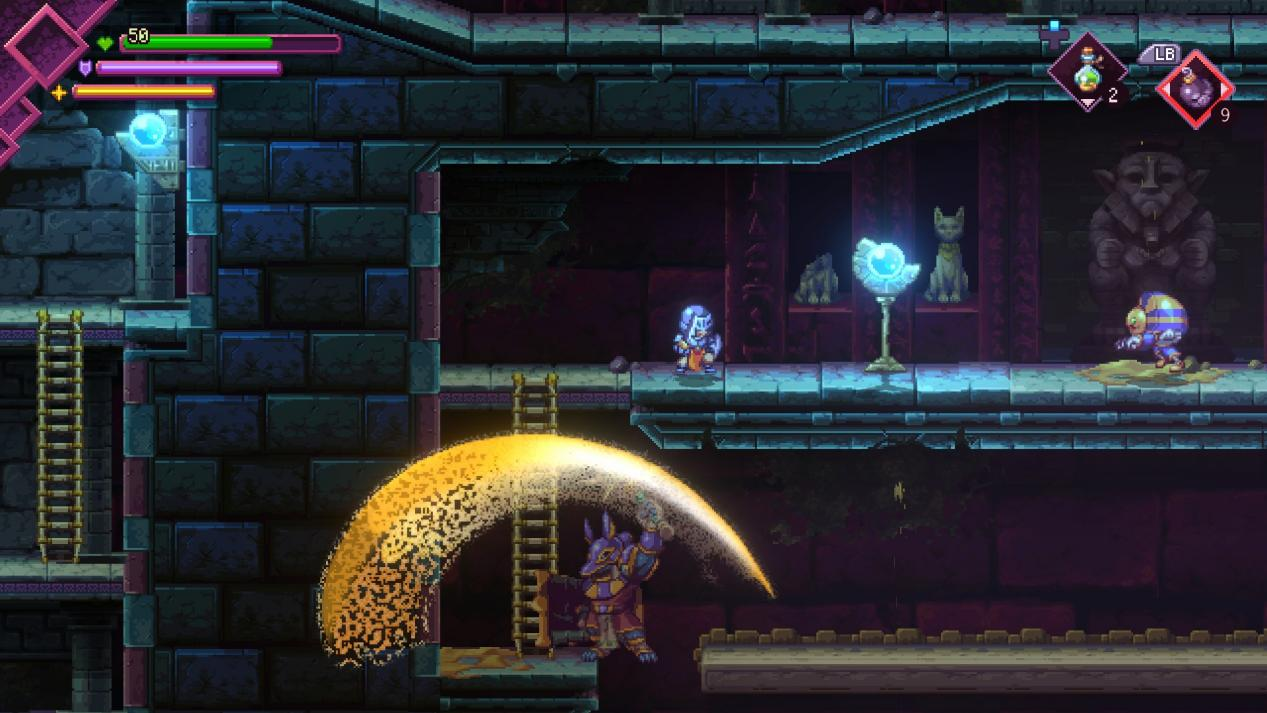Select the purple bomb item slot
Image resolution: width=1267 pixels, height=713 pixels.
[x=1194, y=88]
